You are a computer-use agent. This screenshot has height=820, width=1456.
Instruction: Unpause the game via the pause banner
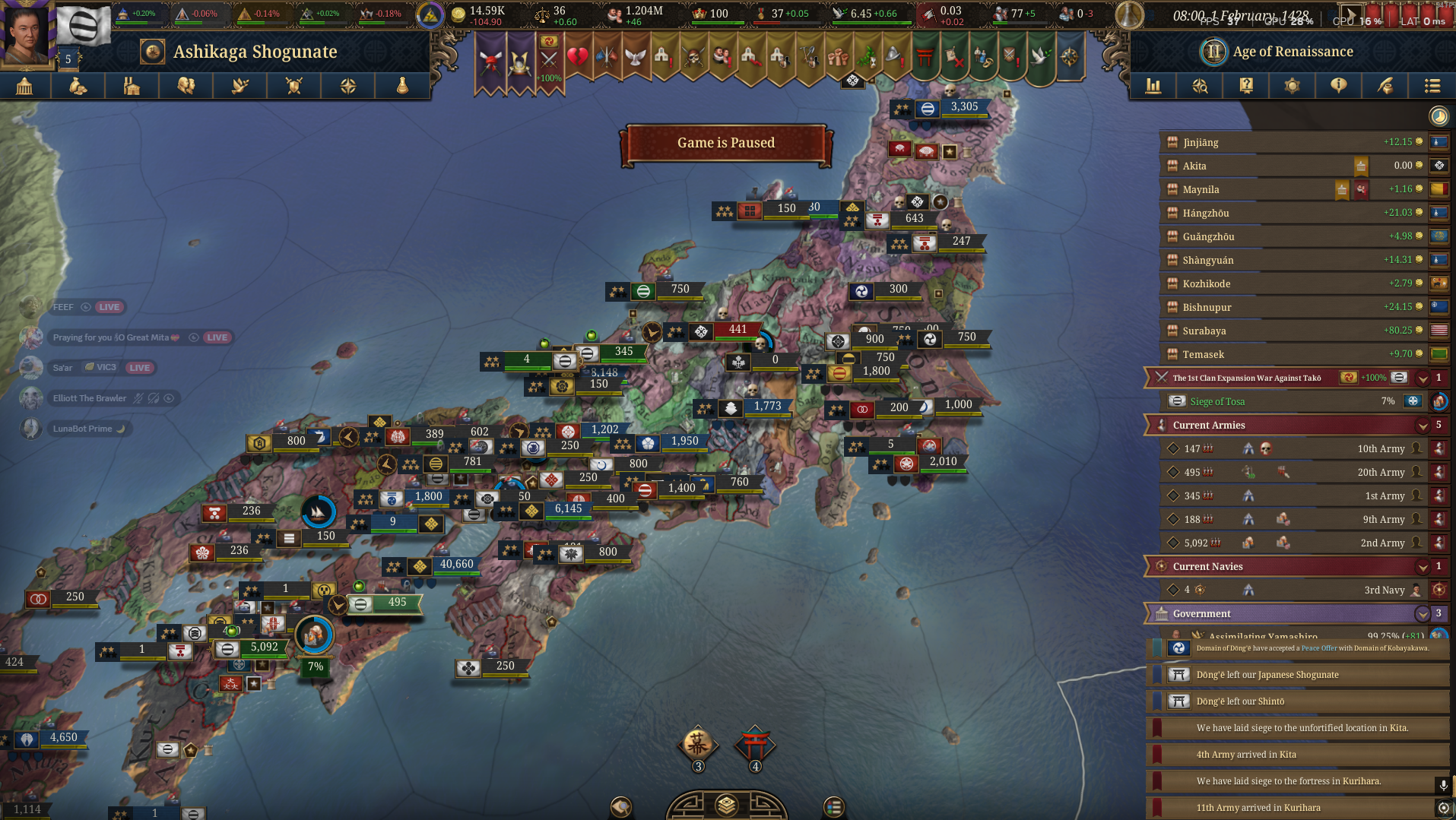(726, 142)
